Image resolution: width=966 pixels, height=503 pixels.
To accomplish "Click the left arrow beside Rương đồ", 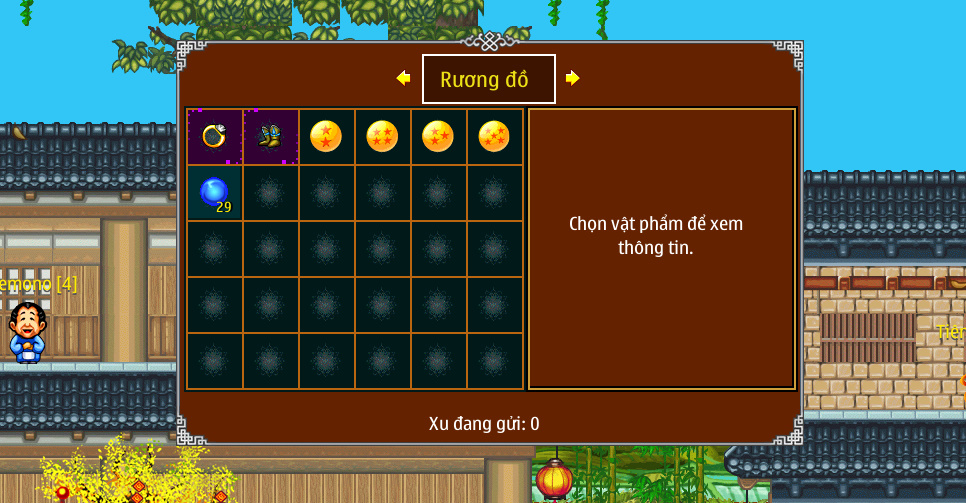I will (x=403, y=78).
